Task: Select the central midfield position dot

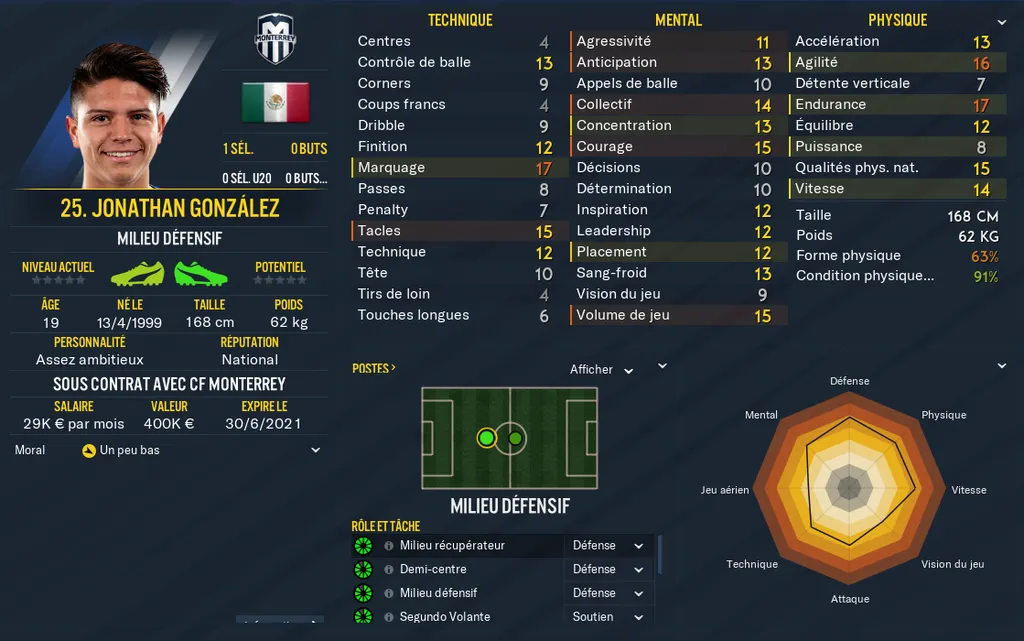Action: [x=515, y=438]
